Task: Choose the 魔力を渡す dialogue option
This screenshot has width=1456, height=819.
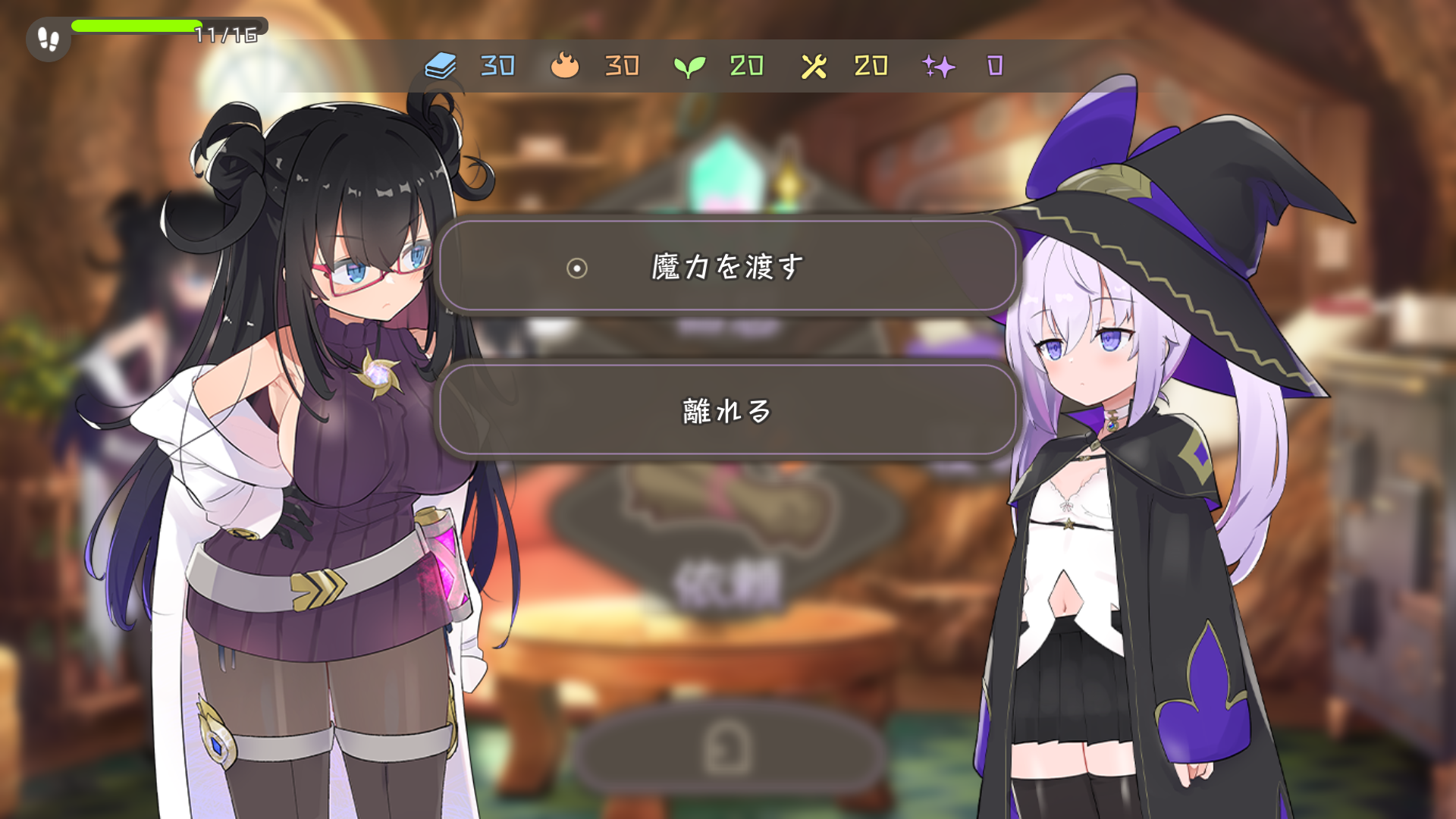Action: [x=727, y=267]
